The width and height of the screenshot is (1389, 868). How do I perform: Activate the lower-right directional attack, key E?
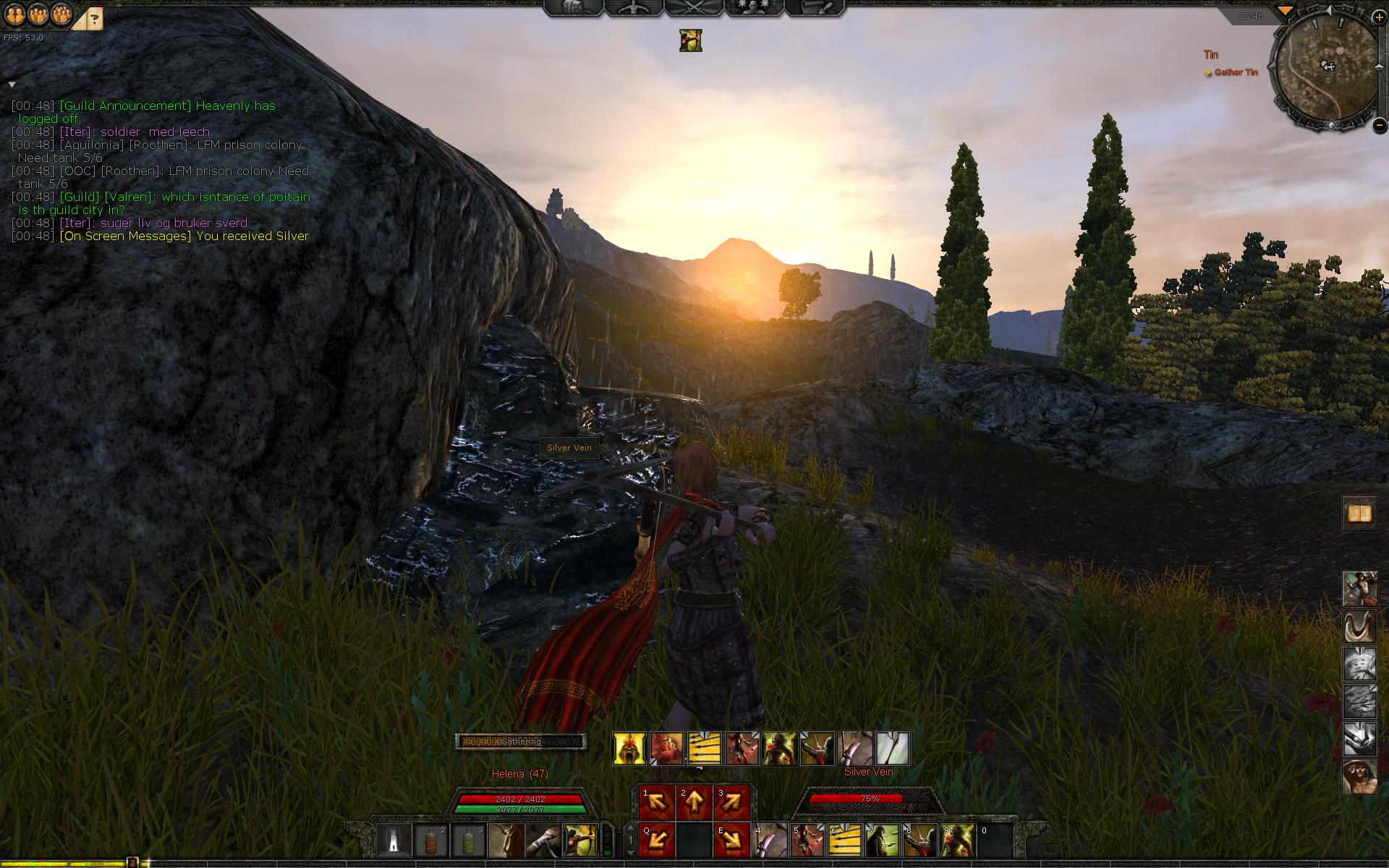pos(731,841)
